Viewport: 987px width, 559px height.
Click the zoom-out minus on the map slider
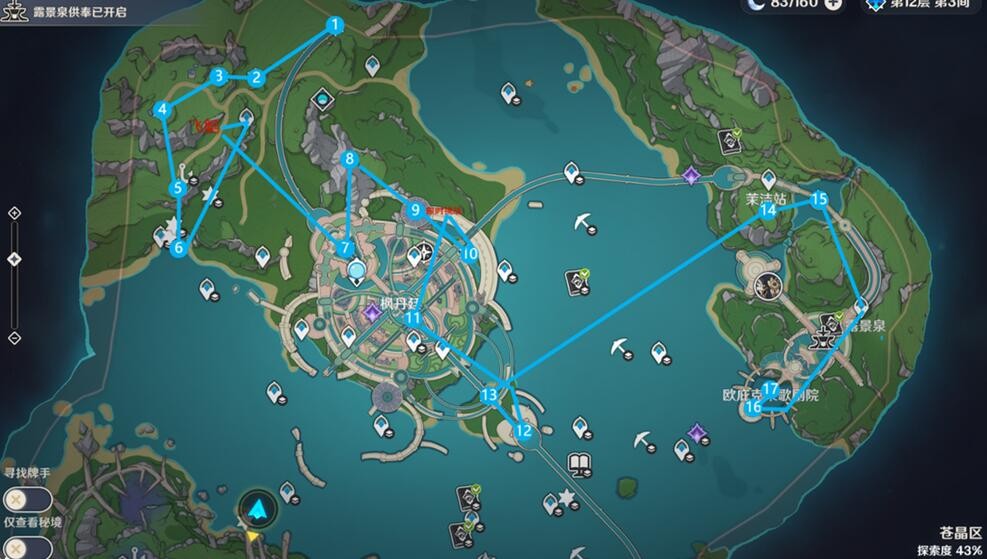(x=14, y=338)
